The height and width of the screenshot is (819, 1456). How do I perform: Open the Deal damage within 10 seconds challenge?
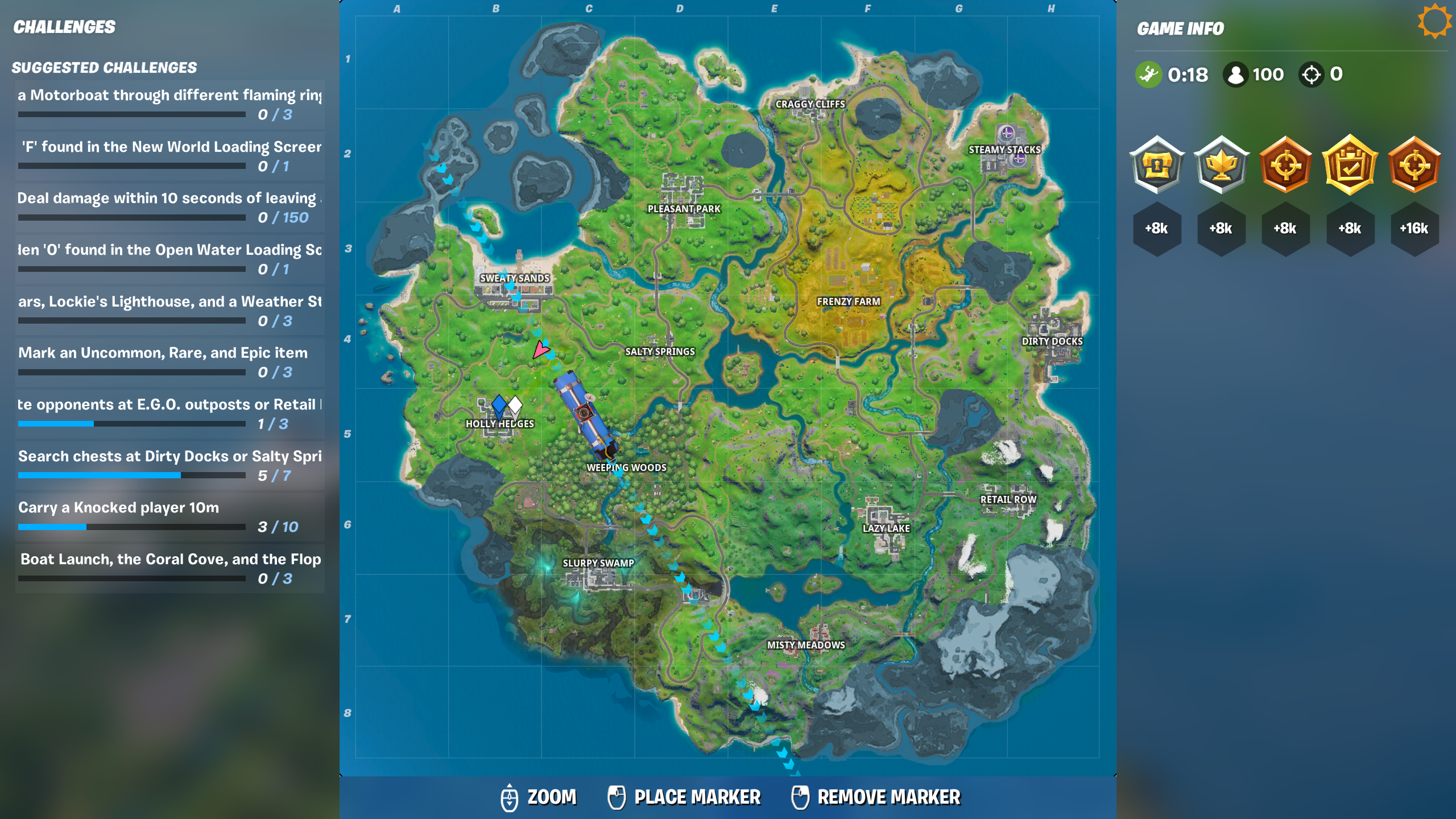point(169,206)
